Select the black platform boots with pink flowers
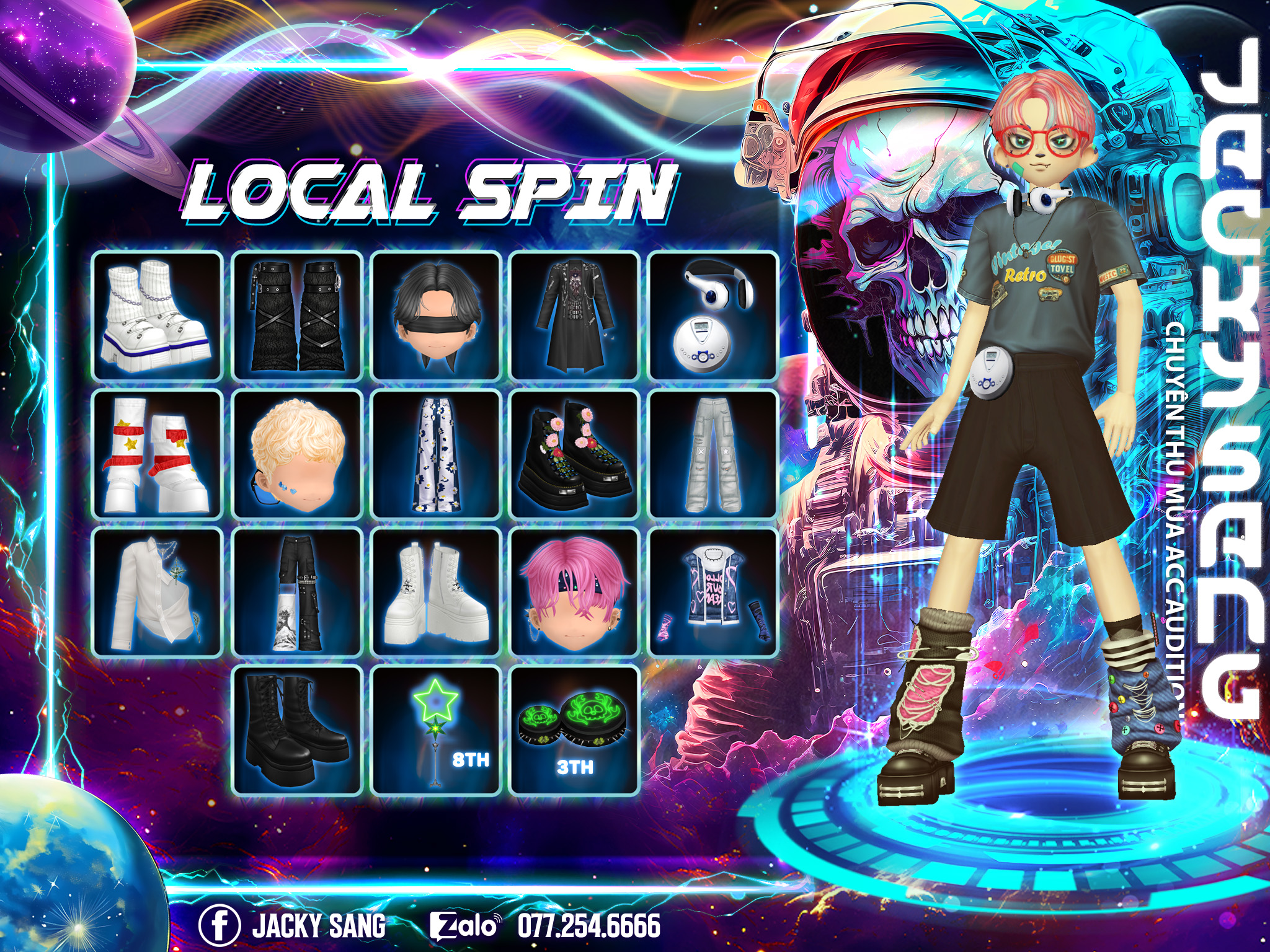 click(x=574, y=454)
